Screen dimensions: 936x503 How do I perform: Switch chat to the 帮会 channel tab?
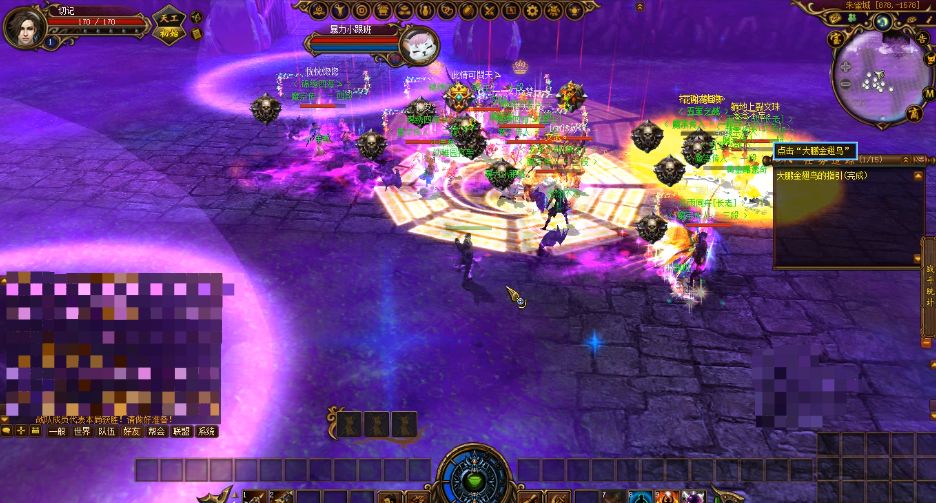[157, 431]
